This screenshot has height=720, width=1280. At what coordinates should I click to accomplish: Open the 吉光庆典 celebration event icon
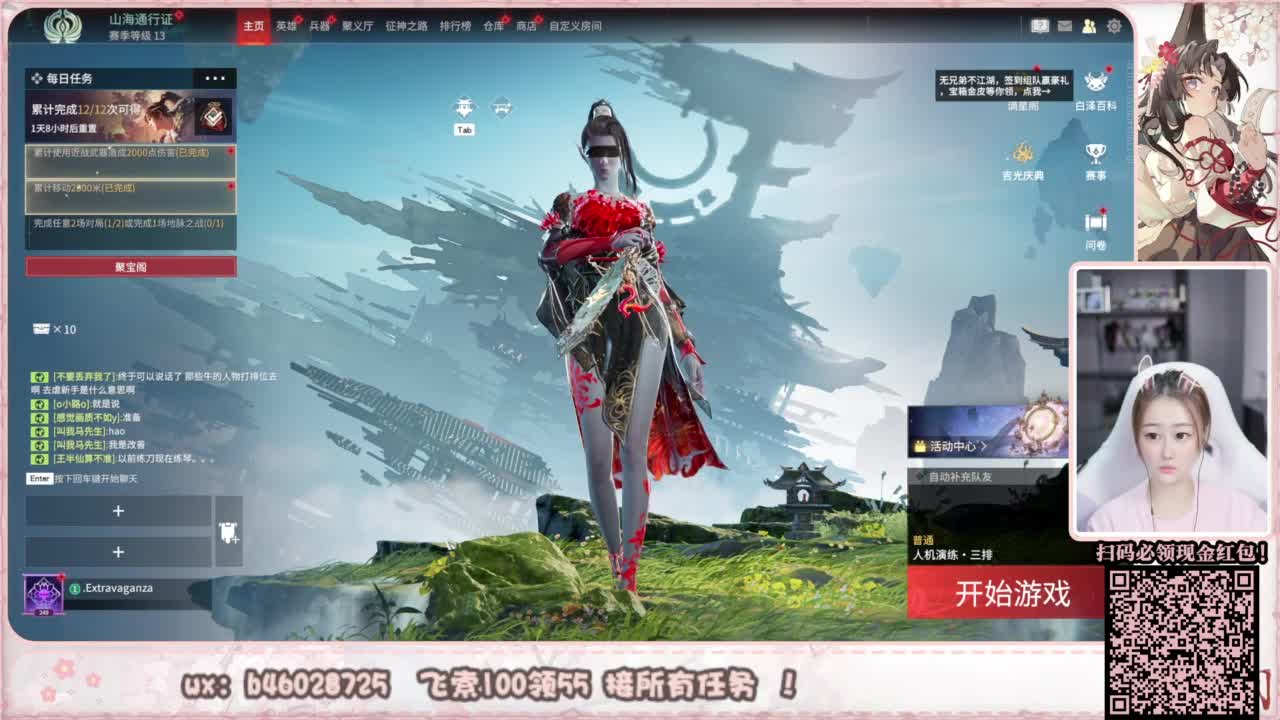click(x=1022, y=152)
